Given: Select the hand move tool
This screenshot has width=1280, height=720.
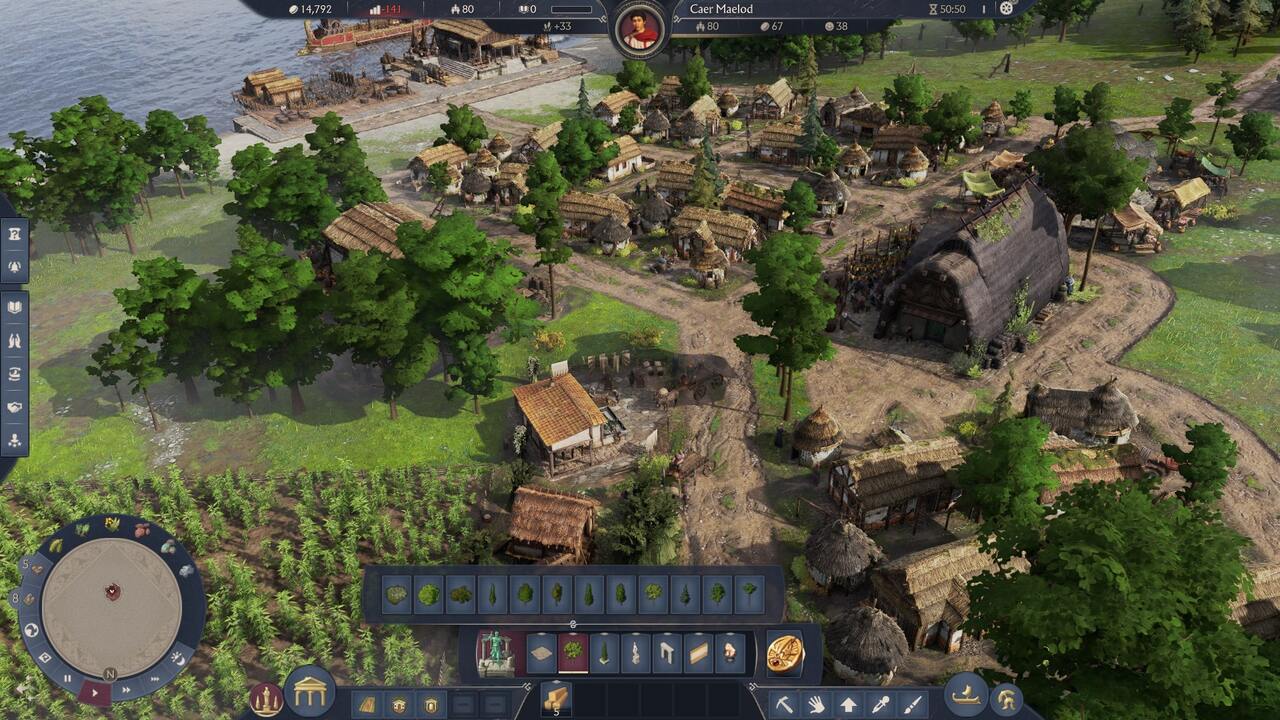Looking at the screenshot, I should coord(816,704).
